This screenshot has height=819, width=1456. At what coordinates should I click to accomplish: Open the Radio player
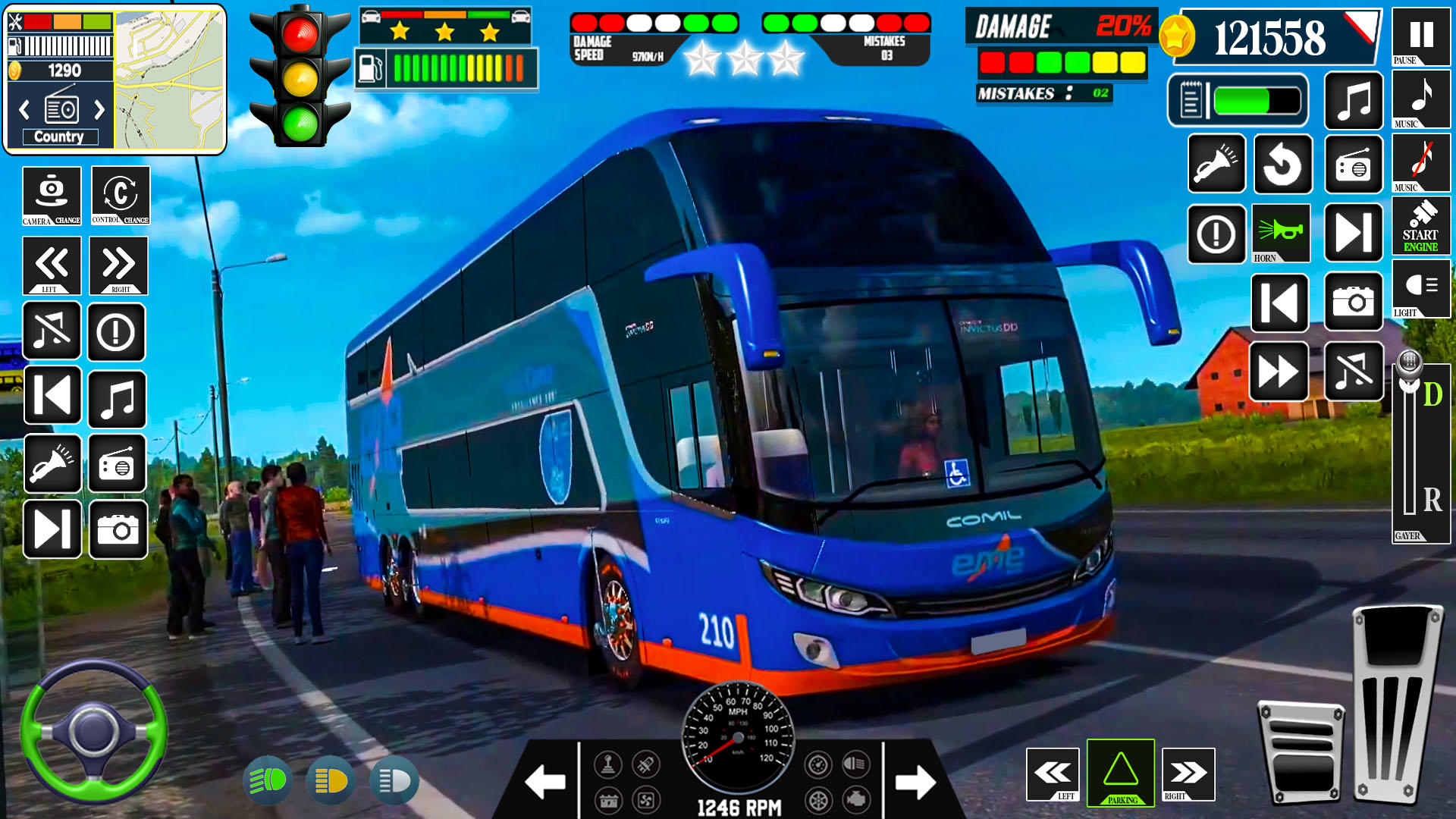1355,165
